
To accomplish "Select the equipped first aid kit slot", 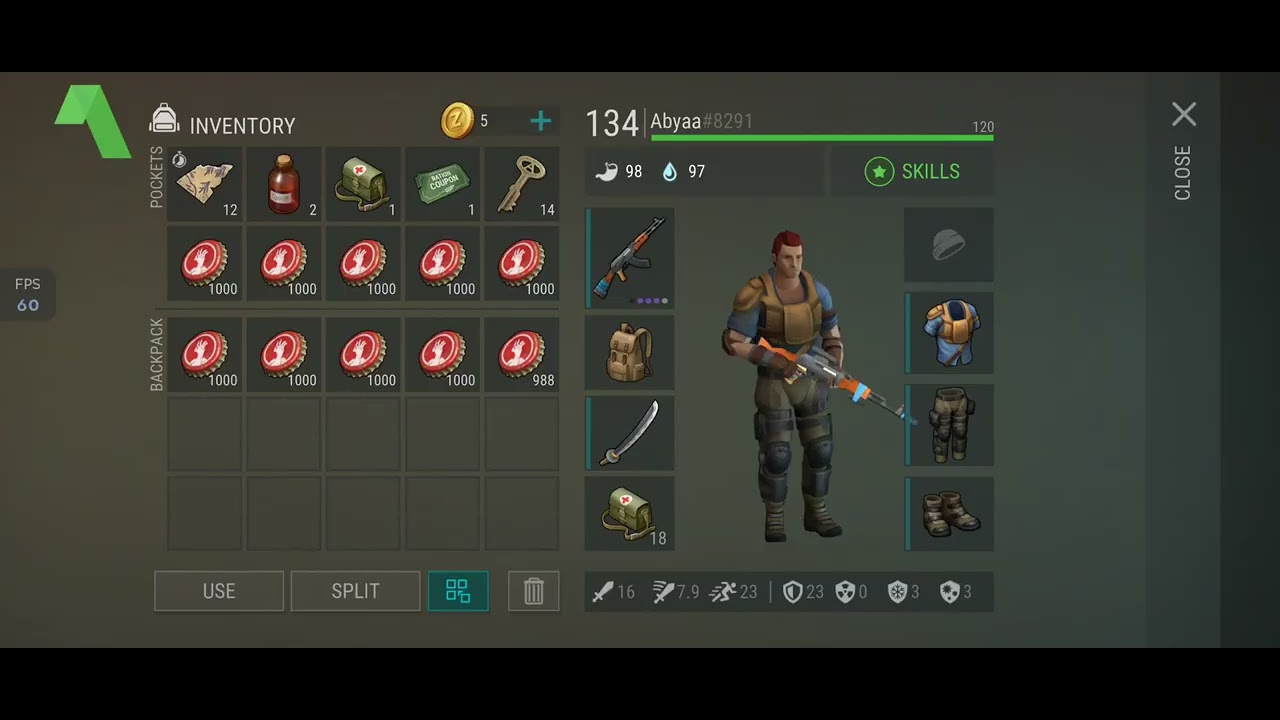I will tap(630, 513).
